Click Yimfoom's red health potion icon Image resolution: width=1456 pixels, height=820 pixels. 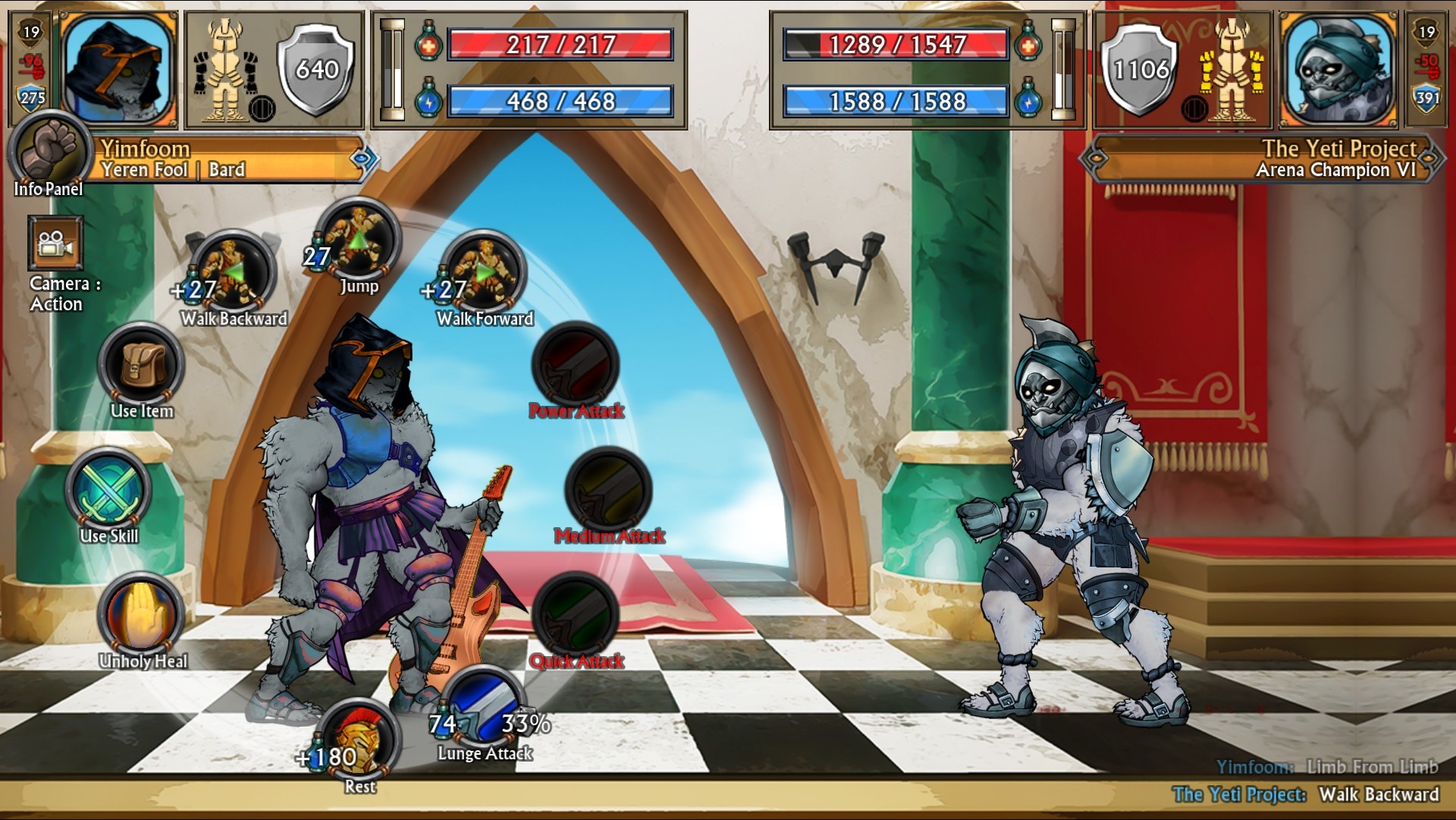coord(428,45)
